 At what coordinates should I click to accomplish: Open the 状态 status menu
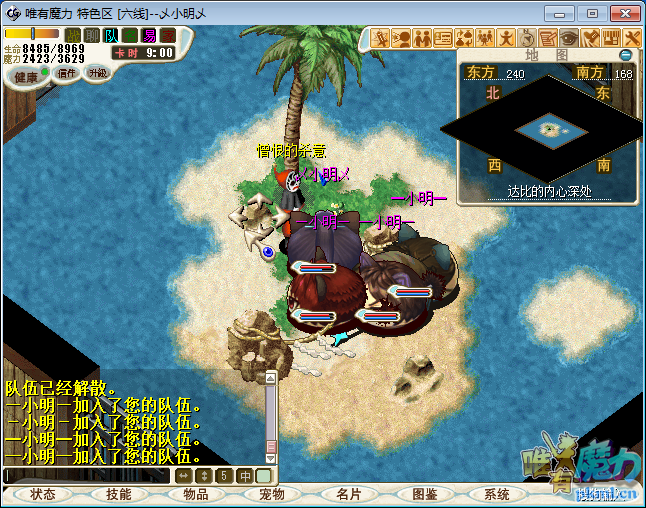pos(43,494)
